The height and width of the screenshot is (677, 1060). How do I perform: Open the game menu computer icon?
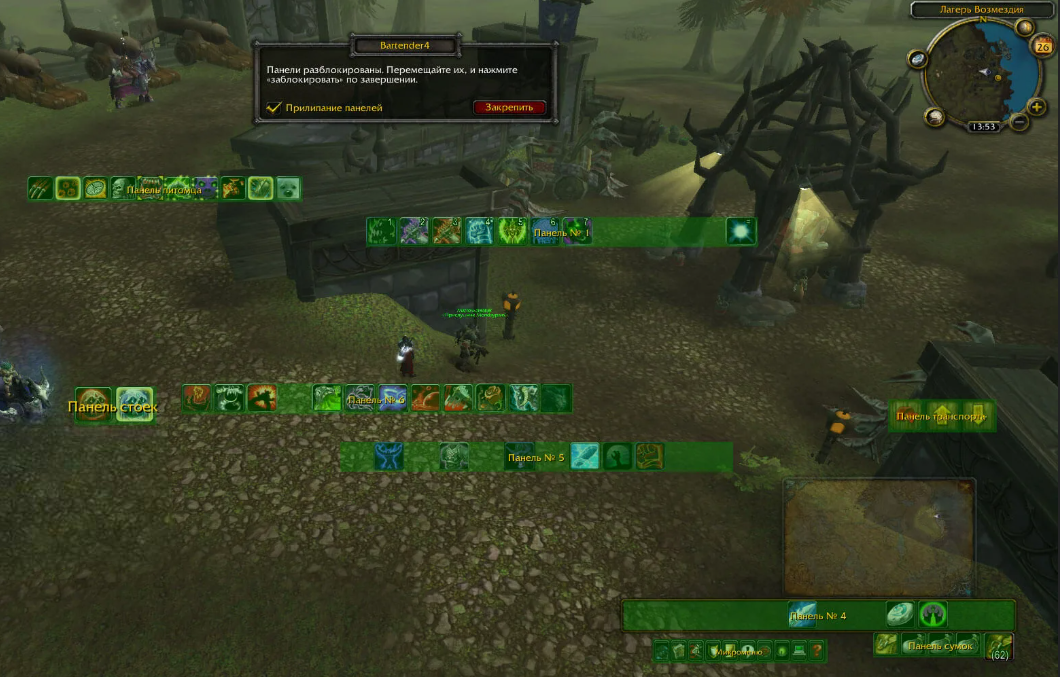point(799,651)
